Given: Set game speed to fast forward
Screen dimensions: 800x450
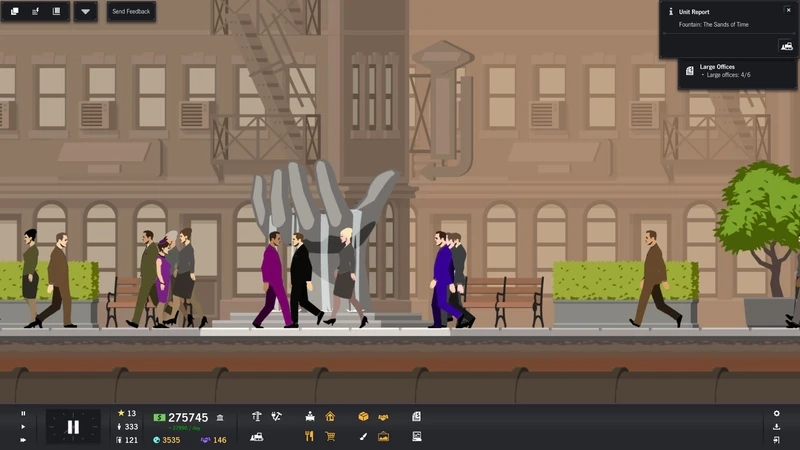Looking at the screenshot, I should pos(23,440).
